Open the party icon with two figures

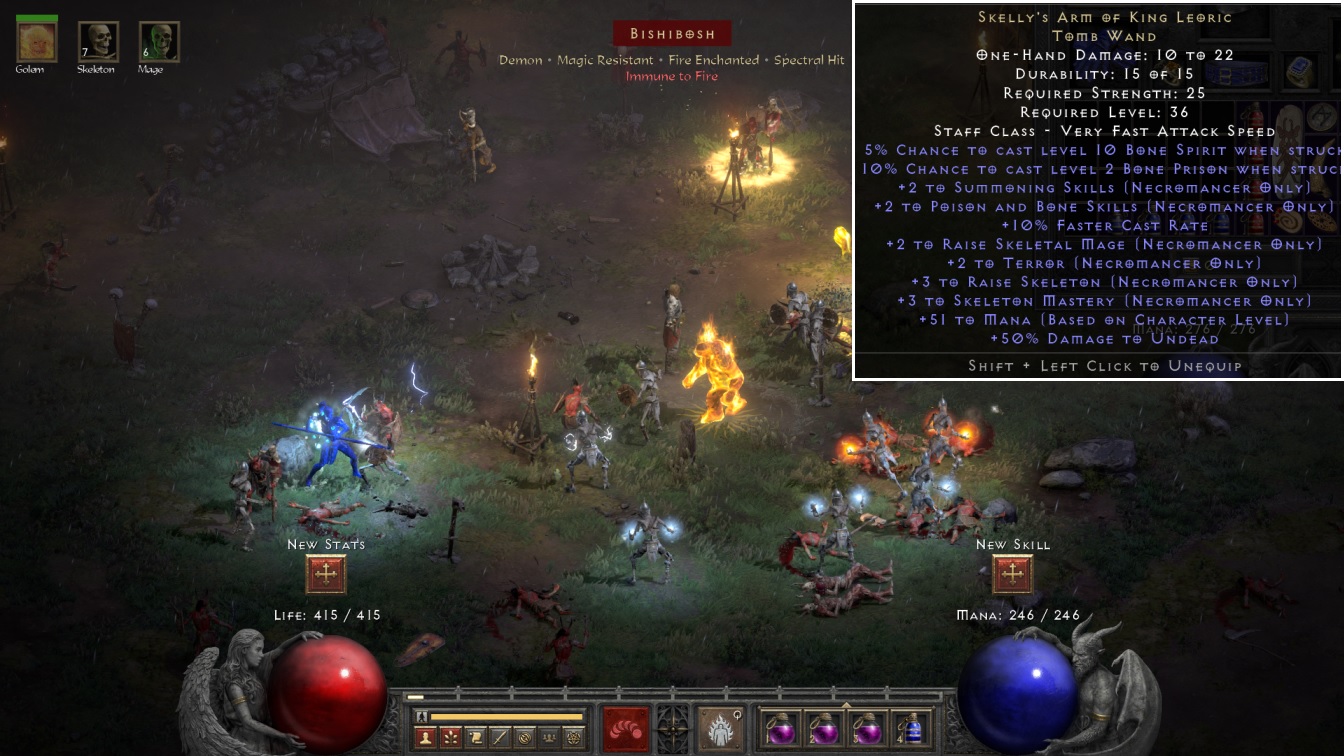pyautogui.click(x=548, y=738)
